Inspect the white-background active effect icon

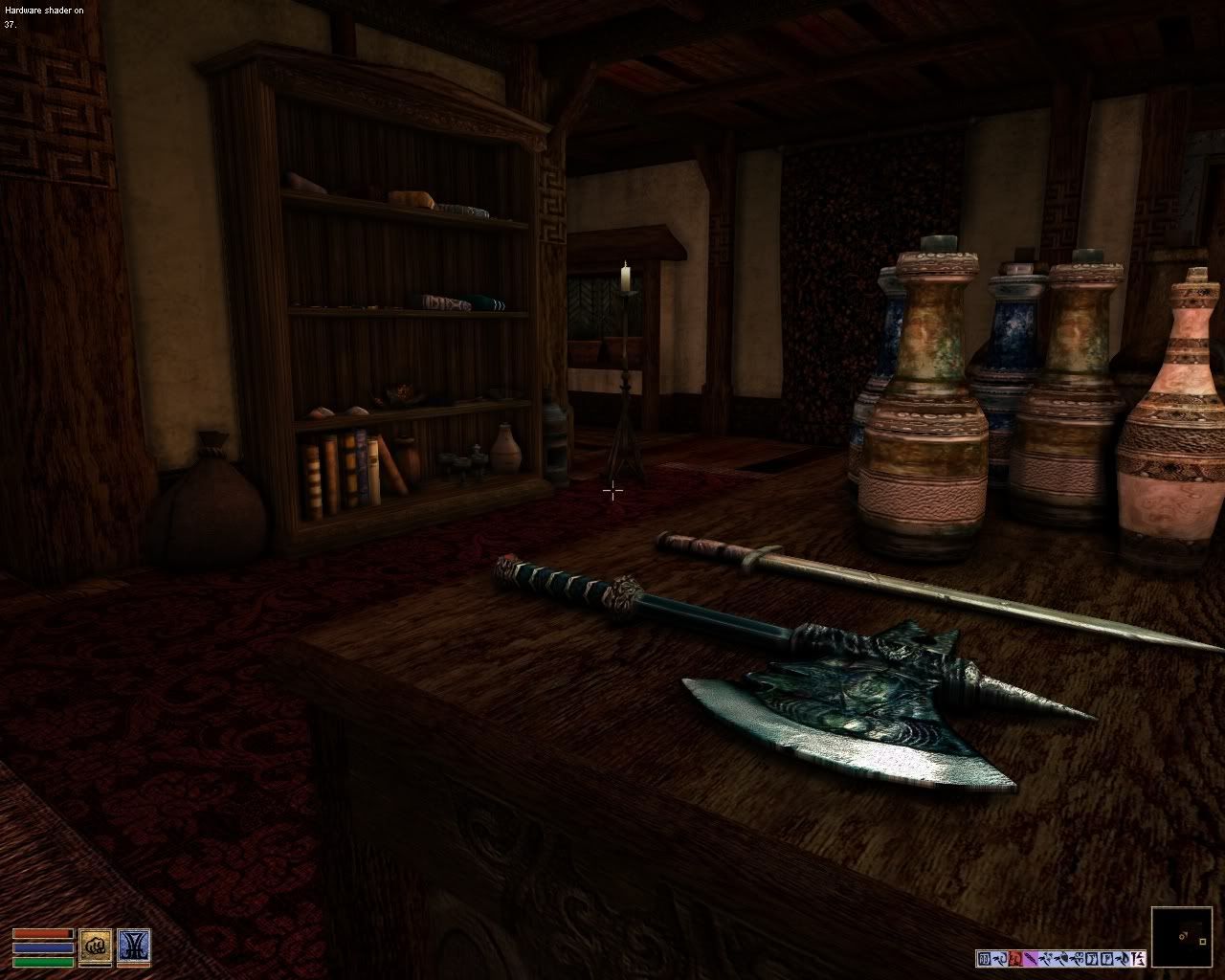[x=1137, y=959]
